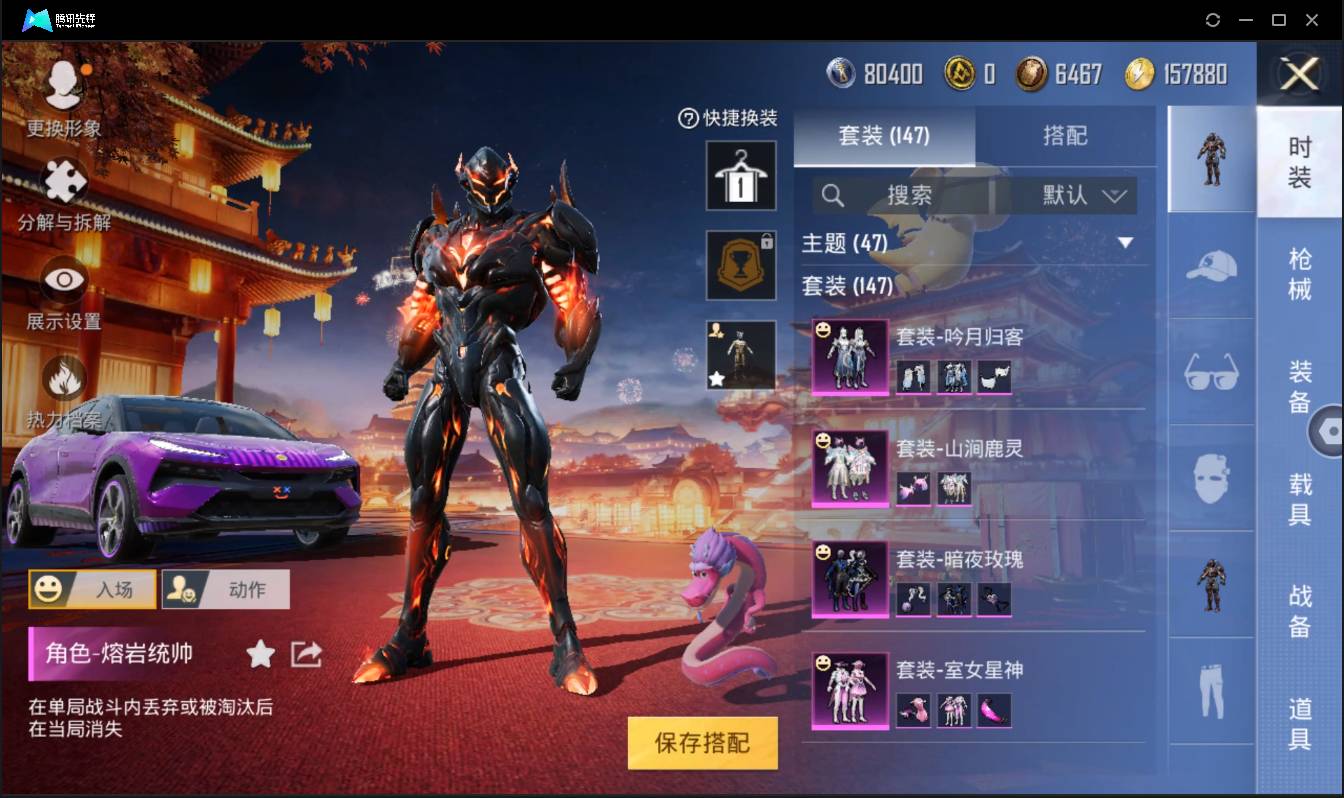
Task: Click the share icon next to 角色-熔岩统帅
Action: coord(305,654)
